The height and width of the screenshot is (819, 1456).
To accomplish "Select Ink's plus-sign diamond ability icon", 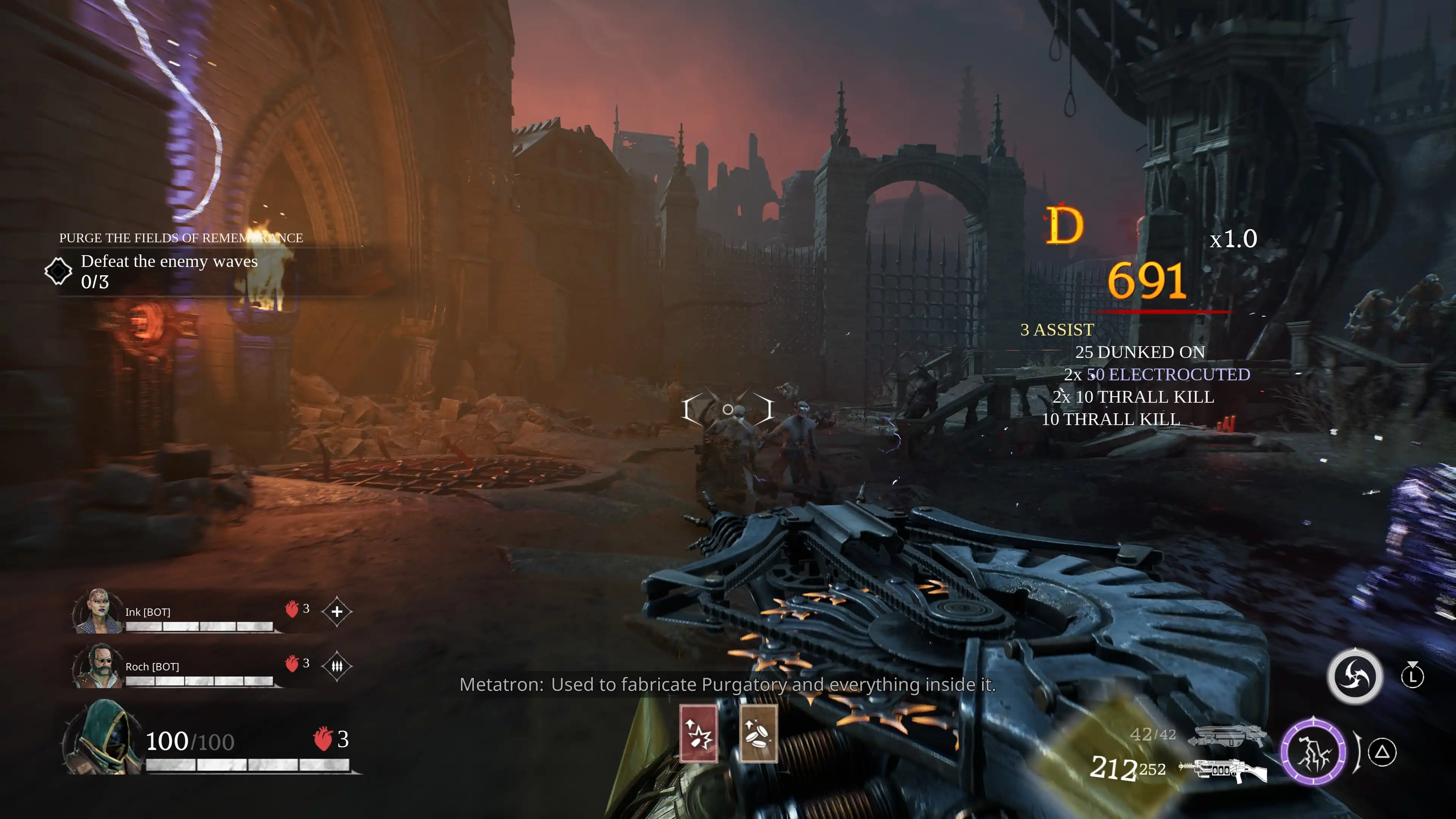I will [337, 612].
